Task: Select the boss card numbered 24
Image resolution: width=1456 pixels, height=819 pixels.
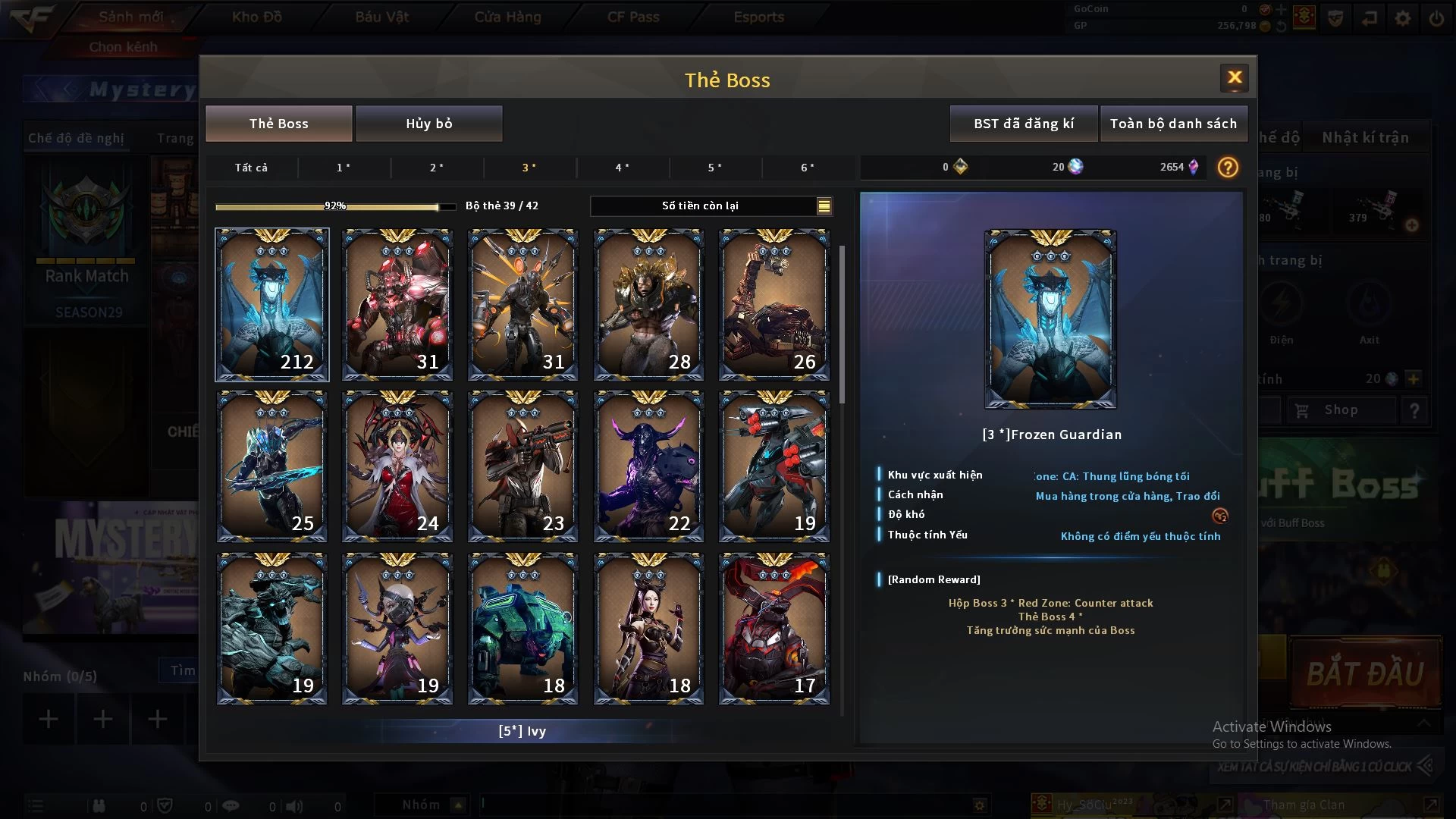Action: [x=397, y=466]
